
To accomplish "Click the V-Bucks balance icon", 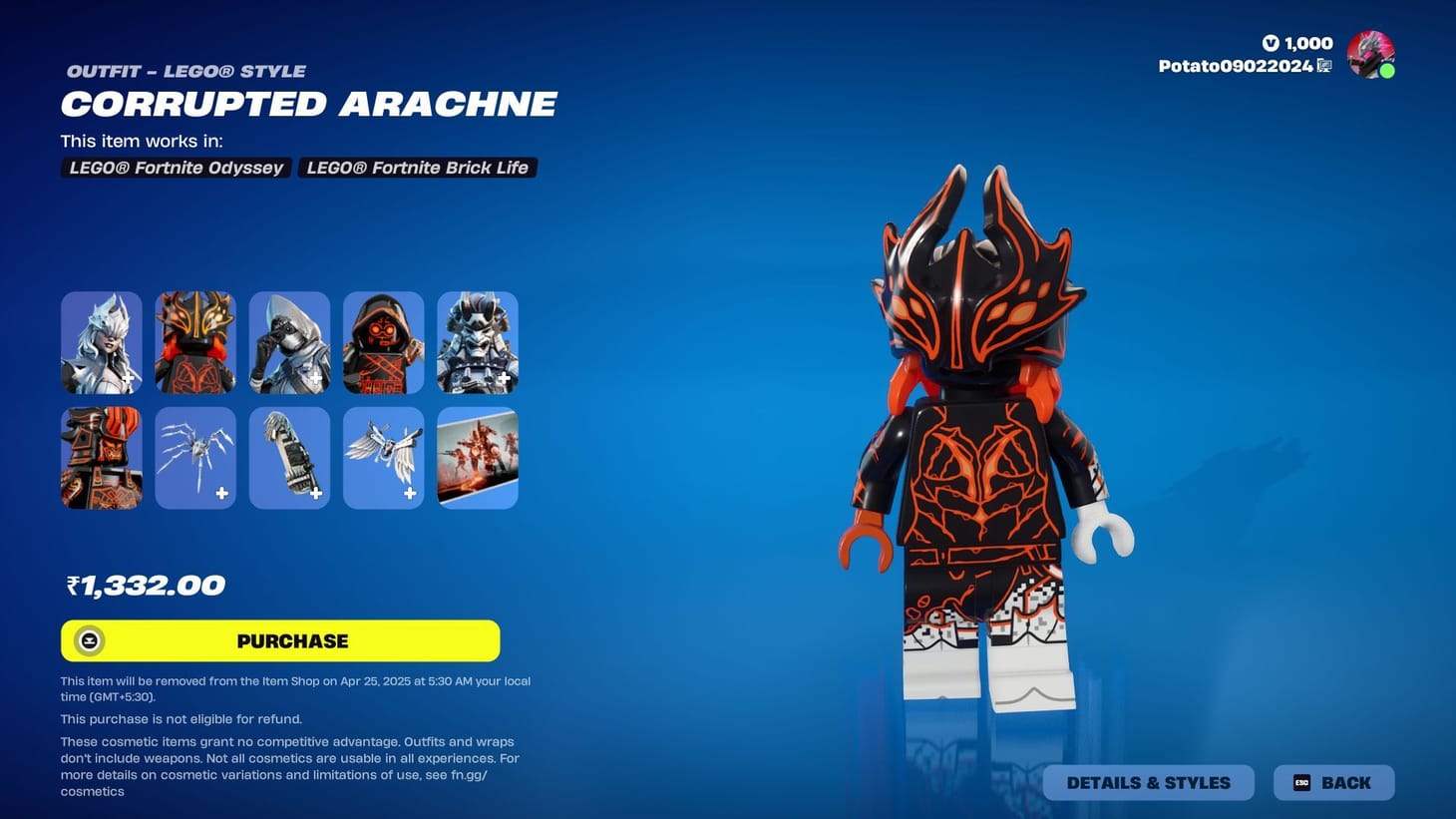I will point(1271,43).
